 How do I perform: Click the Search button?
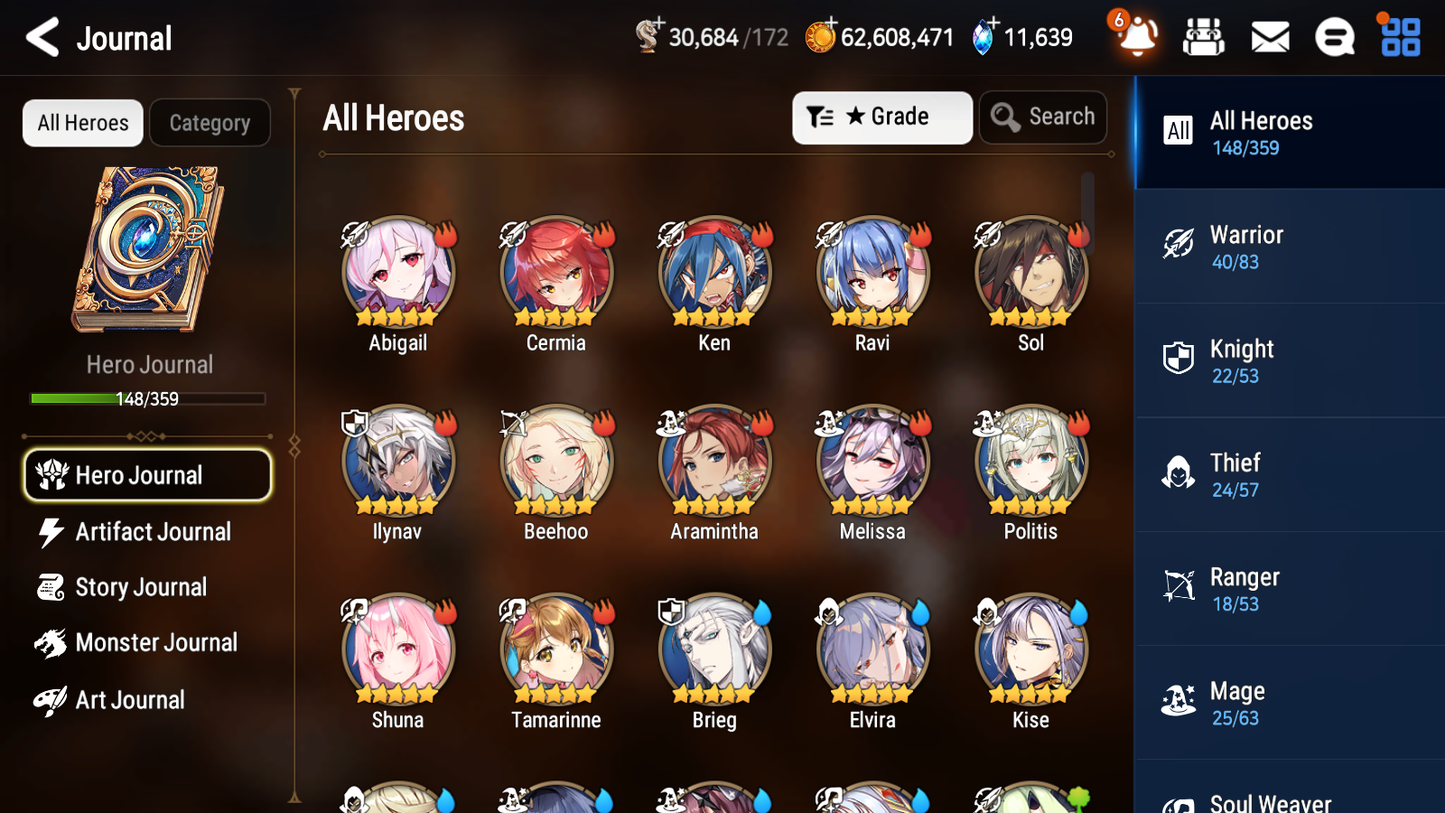tap(1043, 117)
